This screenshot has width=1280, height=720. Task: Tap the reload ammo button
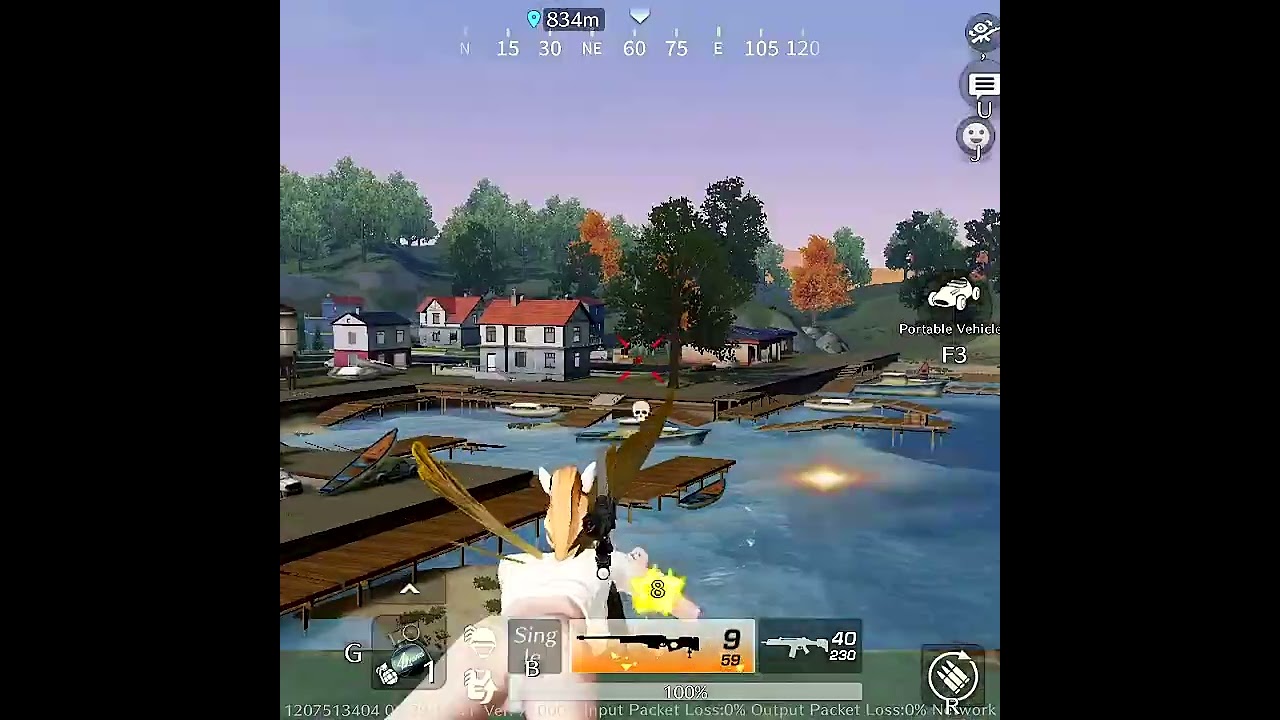[952, 675]
